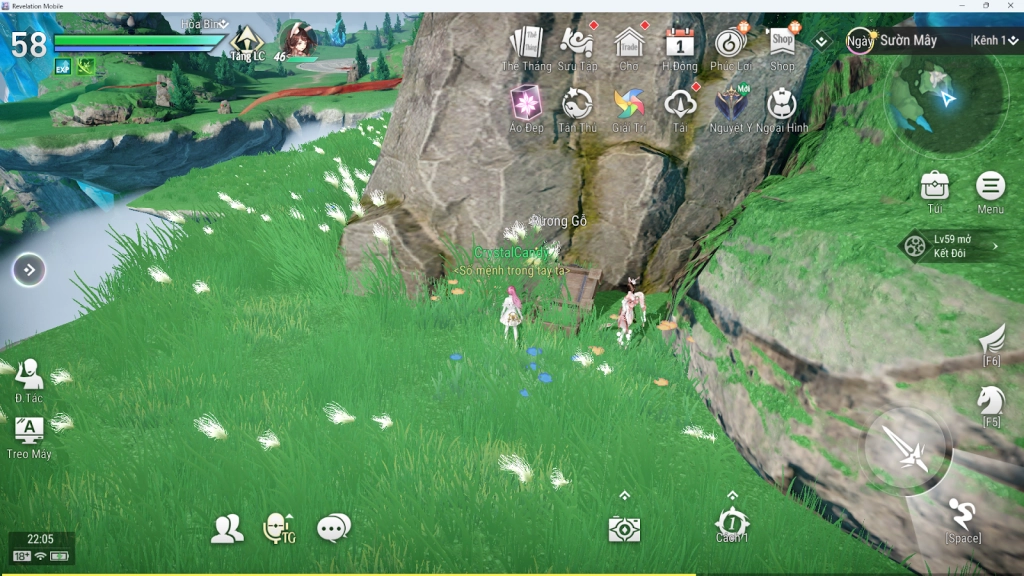This screenshot has height=576, width=1024.
Task: Open the Kênh 1 channel dropdown
Action: [995, 40]
